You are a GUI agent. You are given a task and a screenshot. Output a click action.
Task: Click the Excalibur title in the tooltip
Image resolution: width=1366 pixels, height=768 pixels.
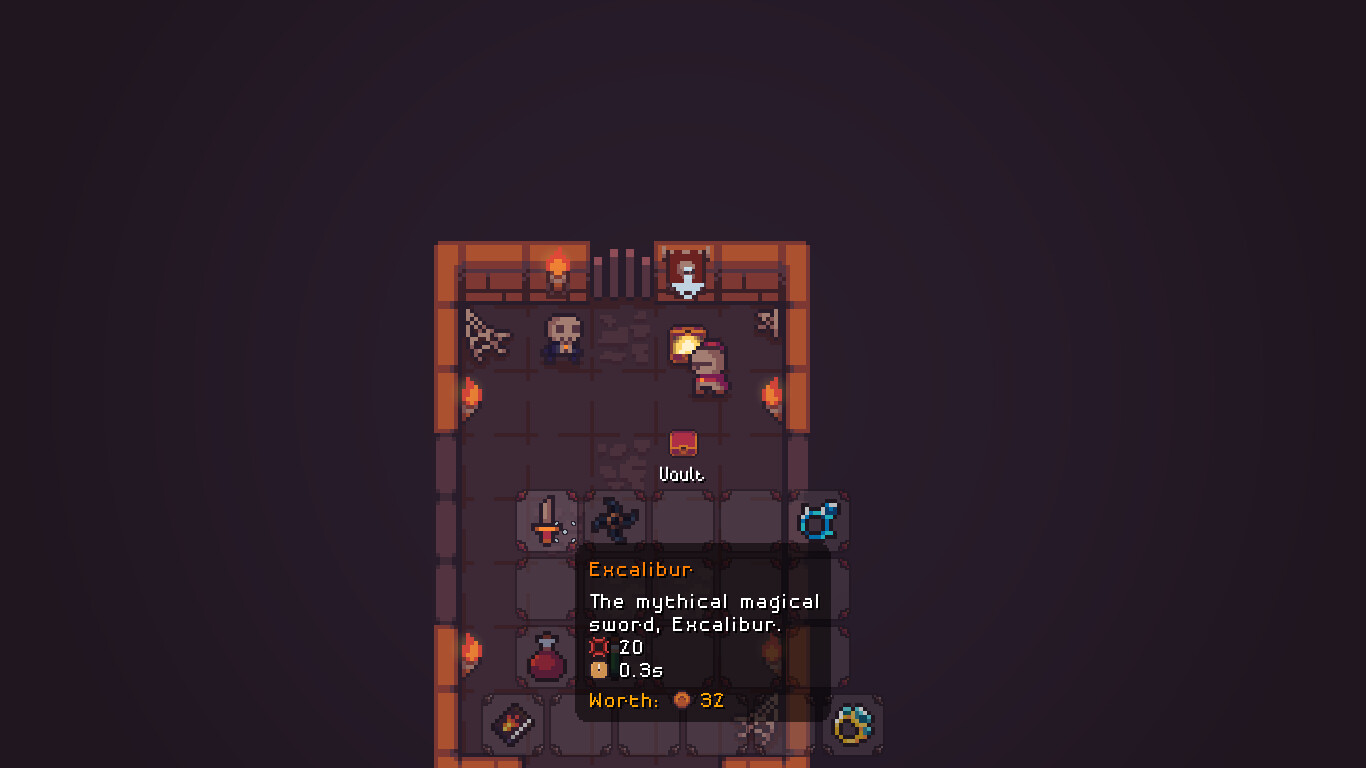[x=640, y=569]
